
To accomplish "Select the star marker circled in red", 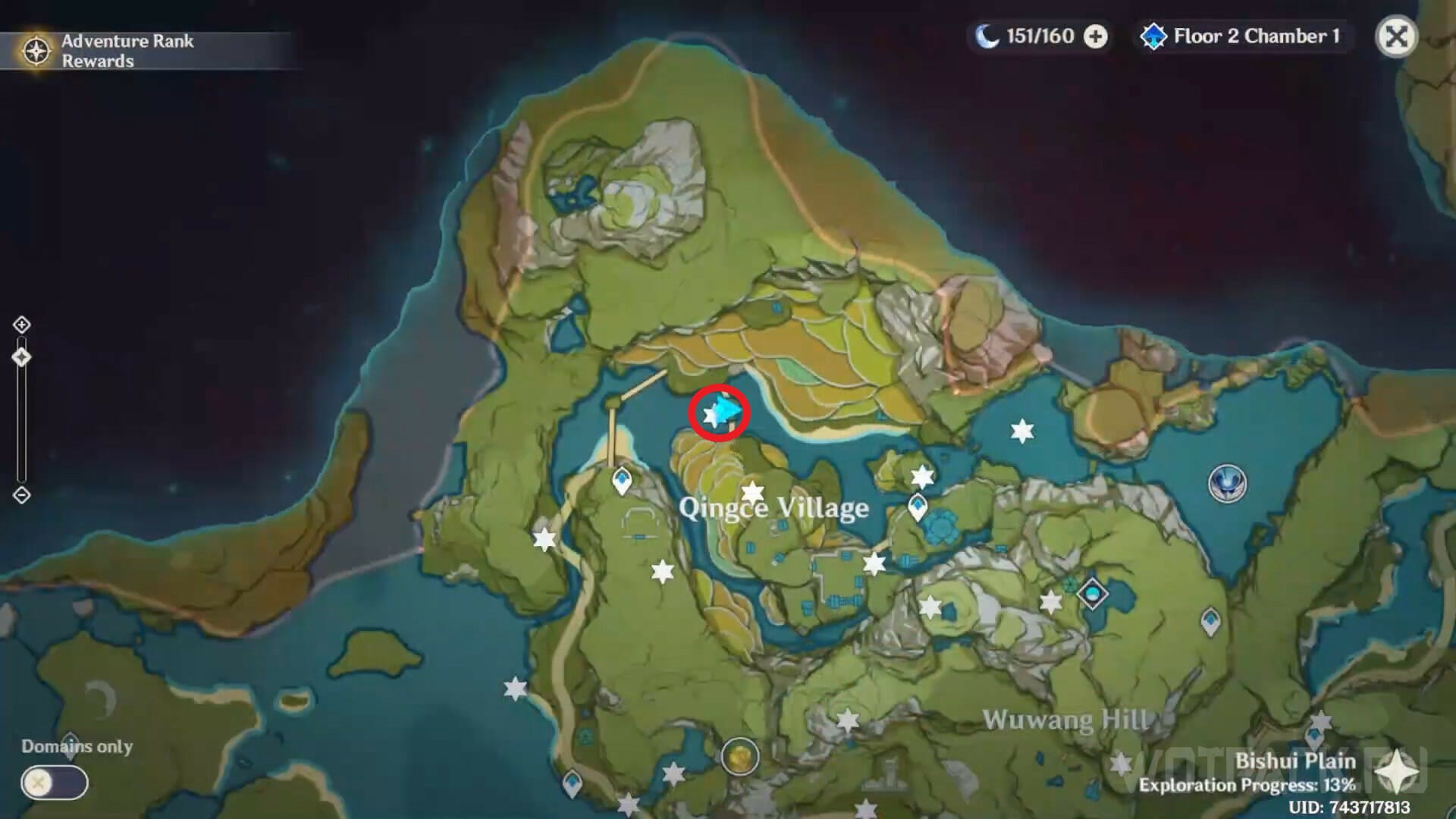I will tap(712, 415).
